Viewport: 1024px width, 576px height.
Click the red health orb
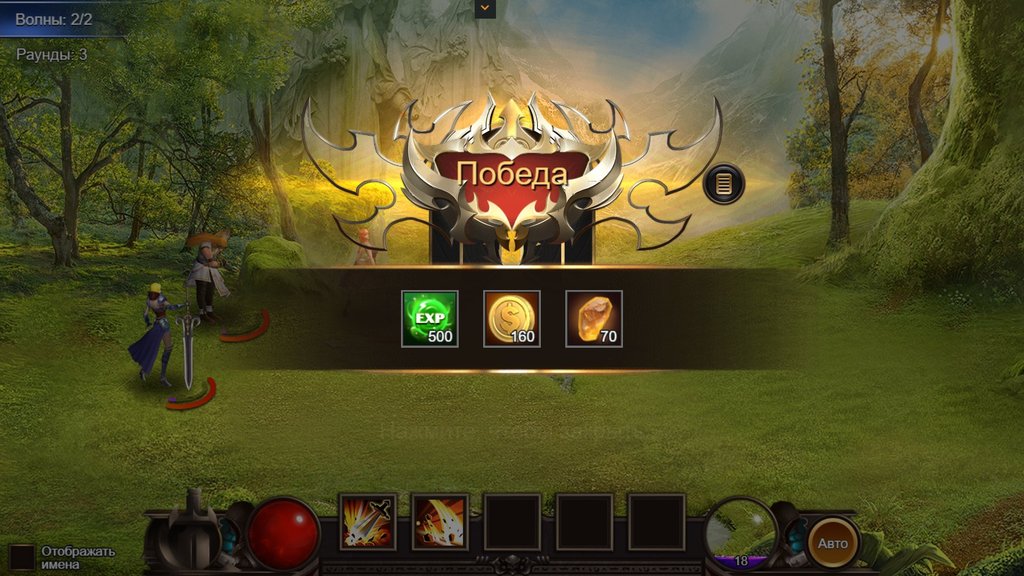tap(283, 532)
